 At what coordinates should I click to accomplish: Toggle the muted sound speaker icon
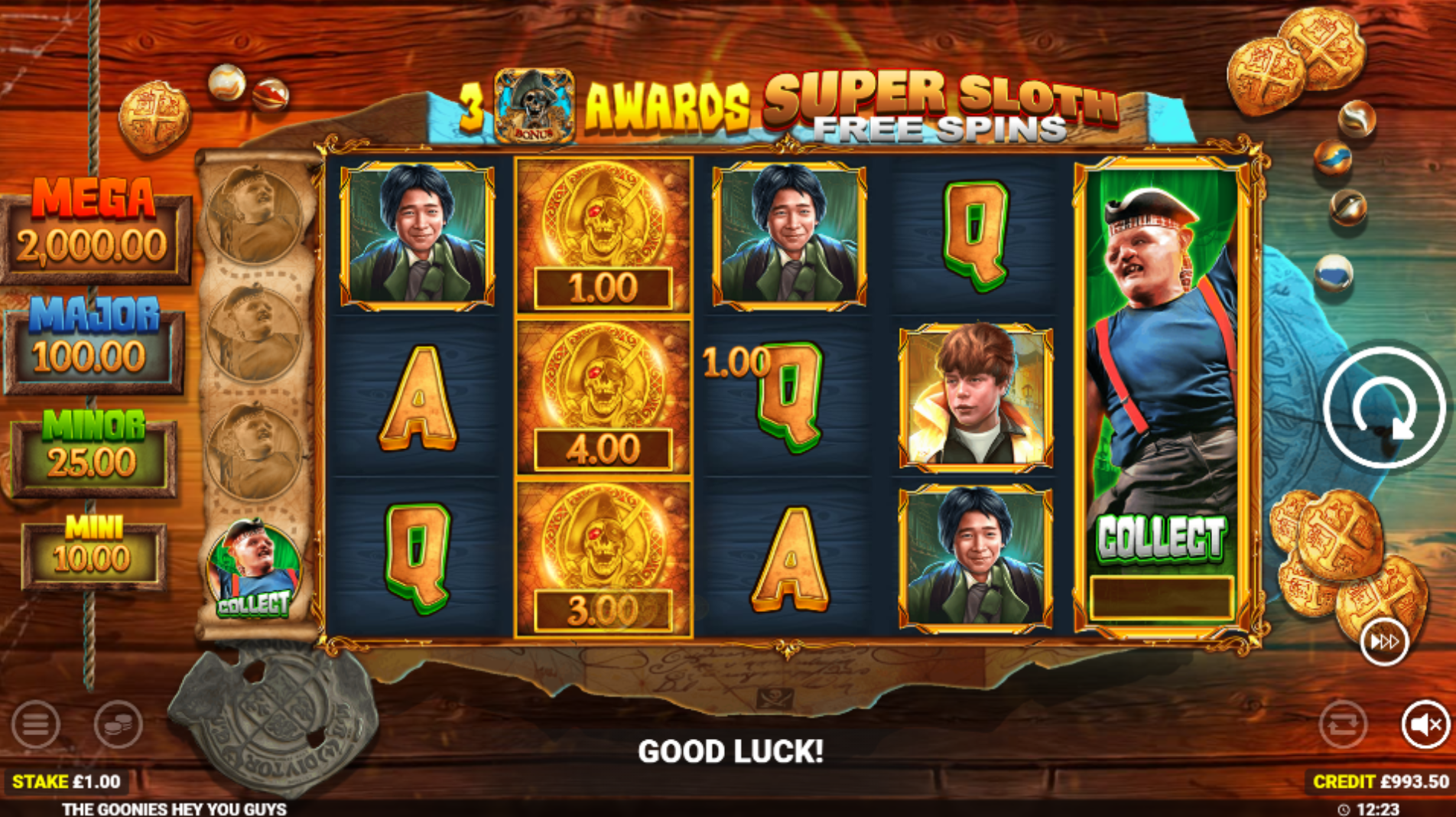1425,724
